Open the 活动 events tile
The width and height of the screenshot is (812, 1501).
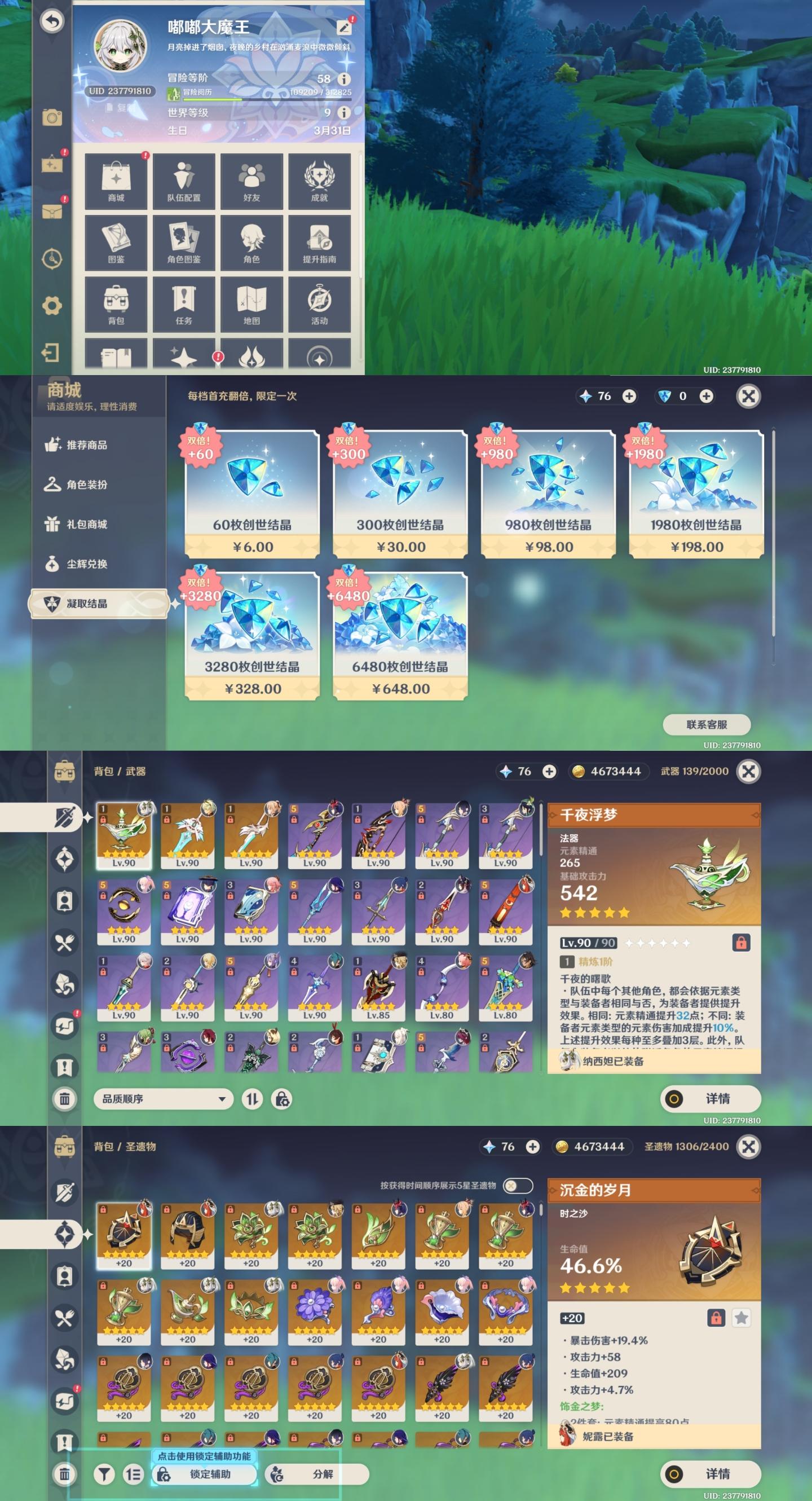(x=319, y=304)
